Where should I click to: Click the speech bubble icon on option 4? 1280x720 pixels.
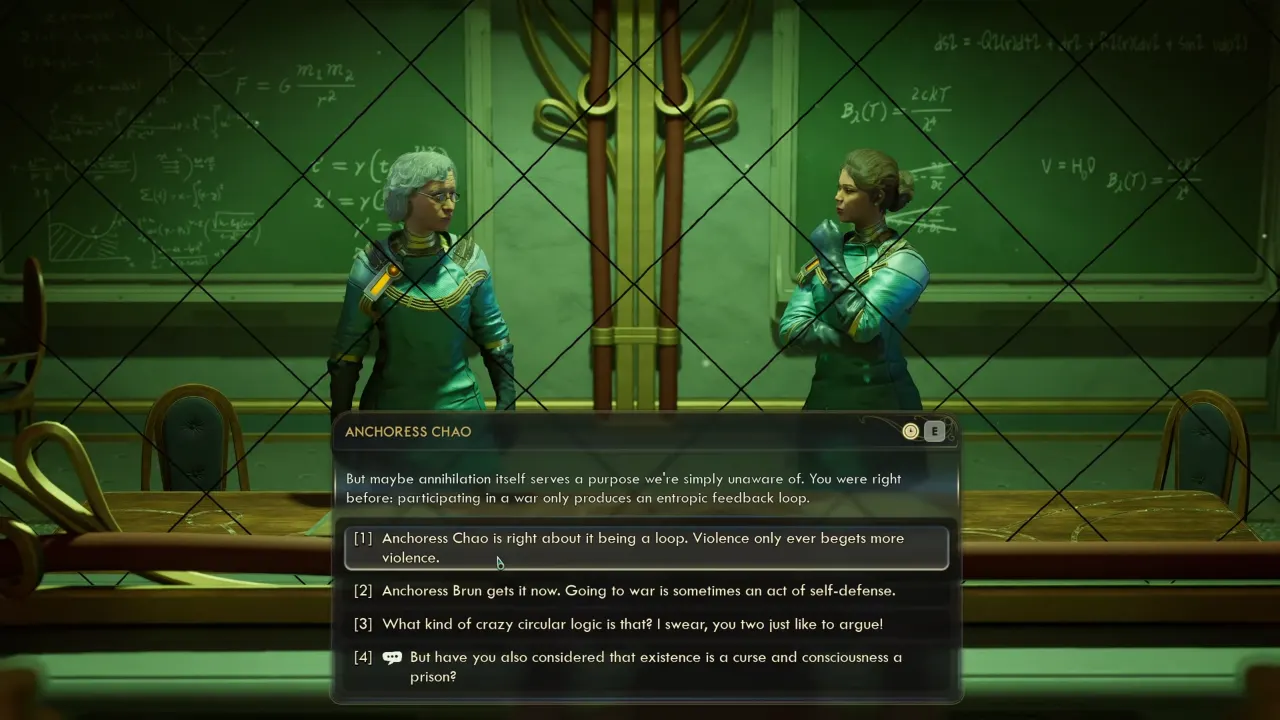tap(392, 657)
